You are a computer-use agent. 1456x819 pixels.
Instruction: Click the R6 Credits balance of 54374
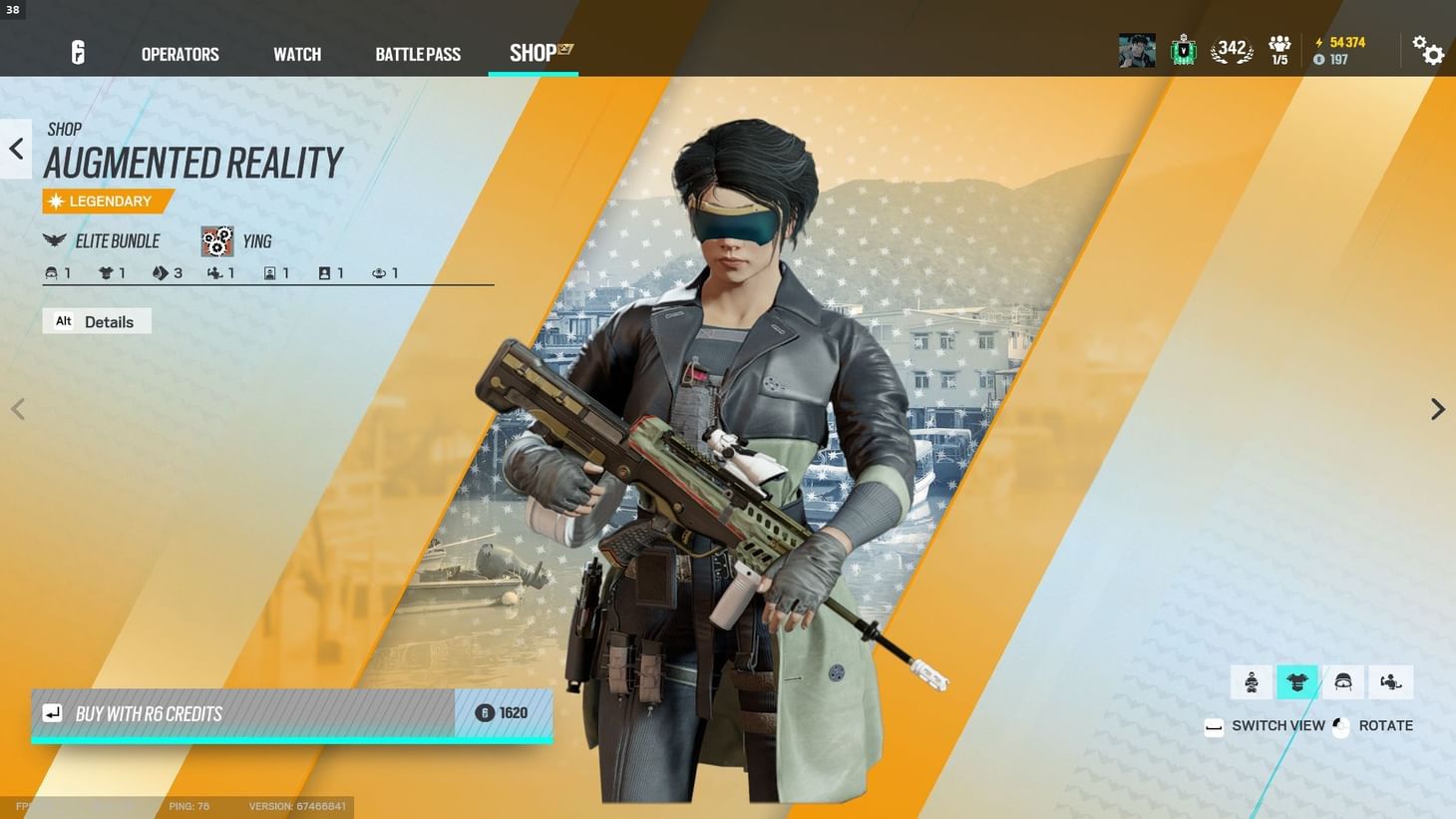click(x=1340, y=42)
